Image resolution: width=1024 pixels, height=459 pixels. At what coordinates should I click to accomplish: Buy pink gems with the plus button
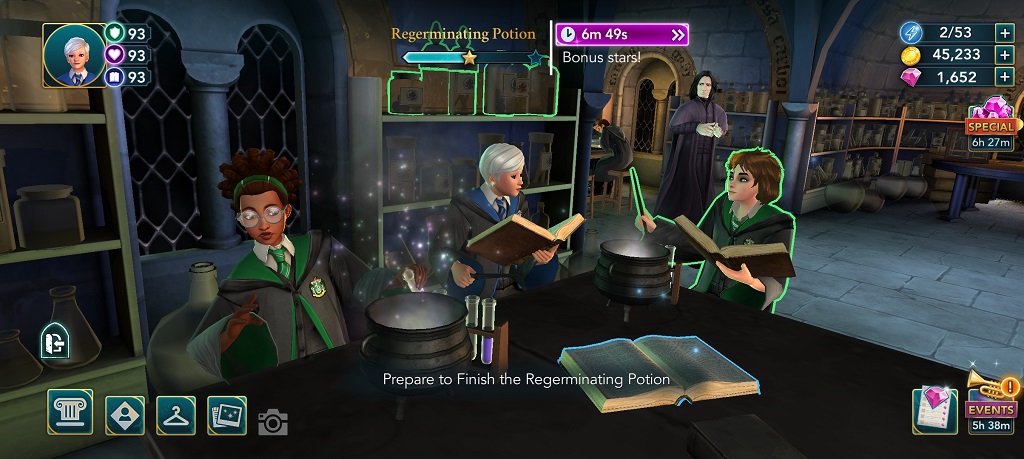point(1004,77)
